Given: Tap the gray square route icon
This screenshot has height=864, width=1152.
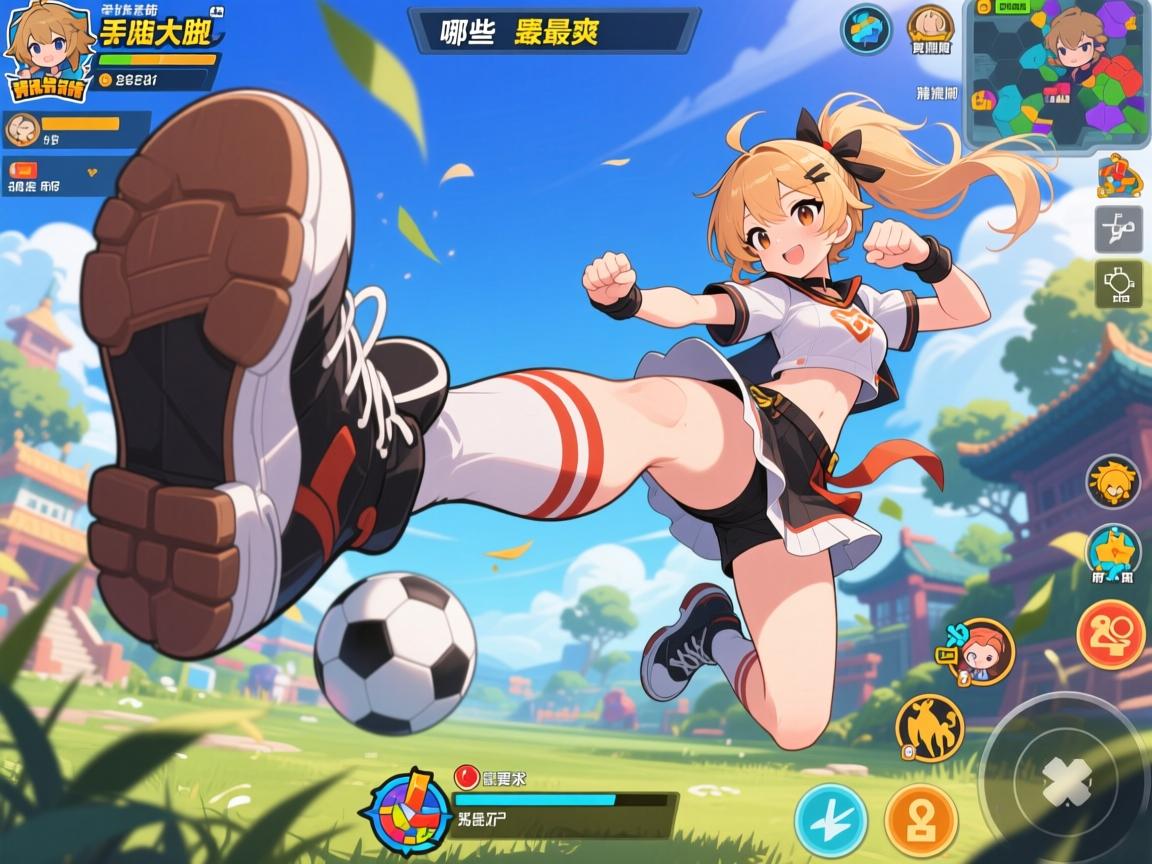Looking at the screenshot, I should [1119, 231].
